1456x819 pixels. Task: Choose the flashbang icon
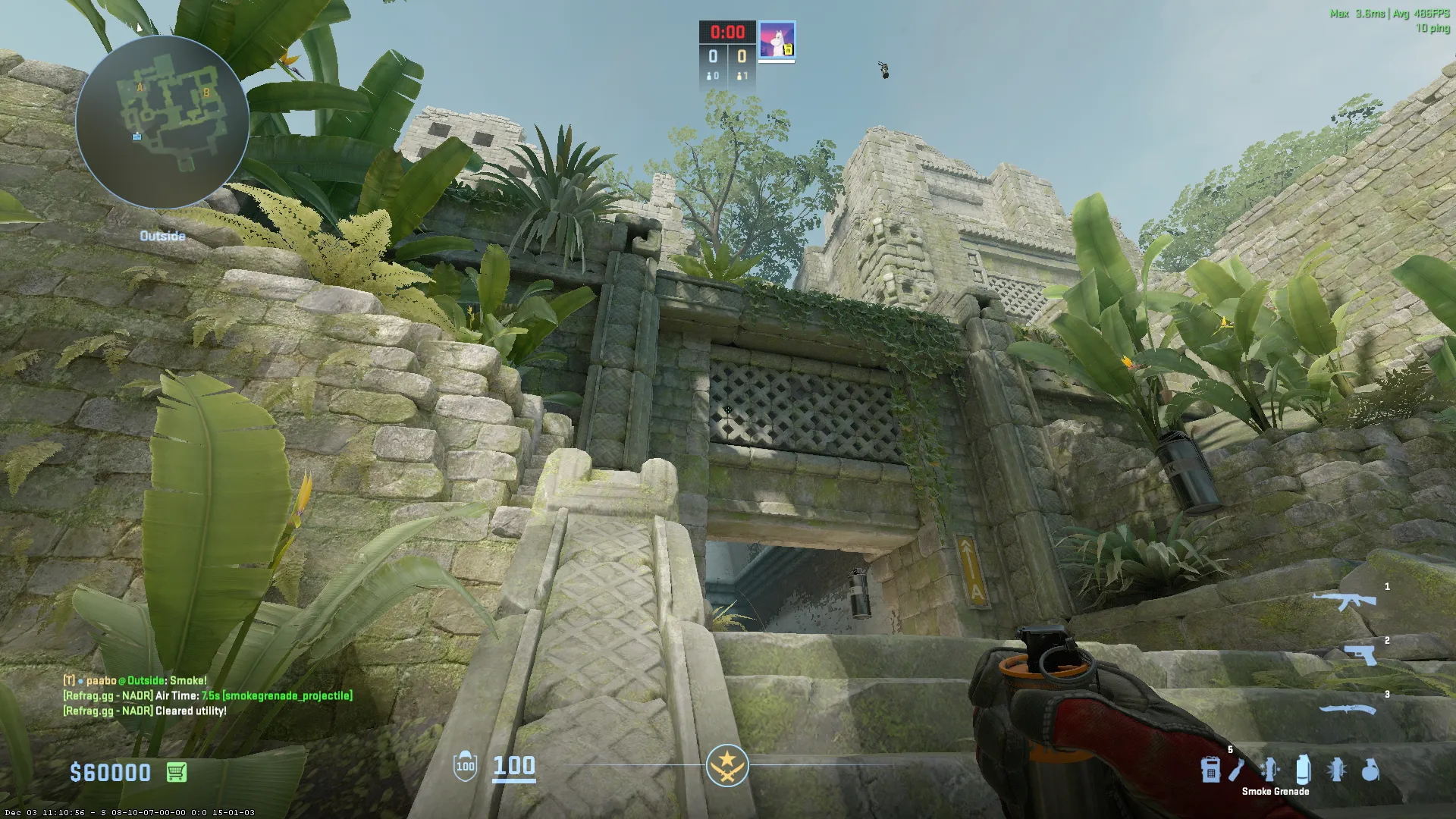(1337, 770)
